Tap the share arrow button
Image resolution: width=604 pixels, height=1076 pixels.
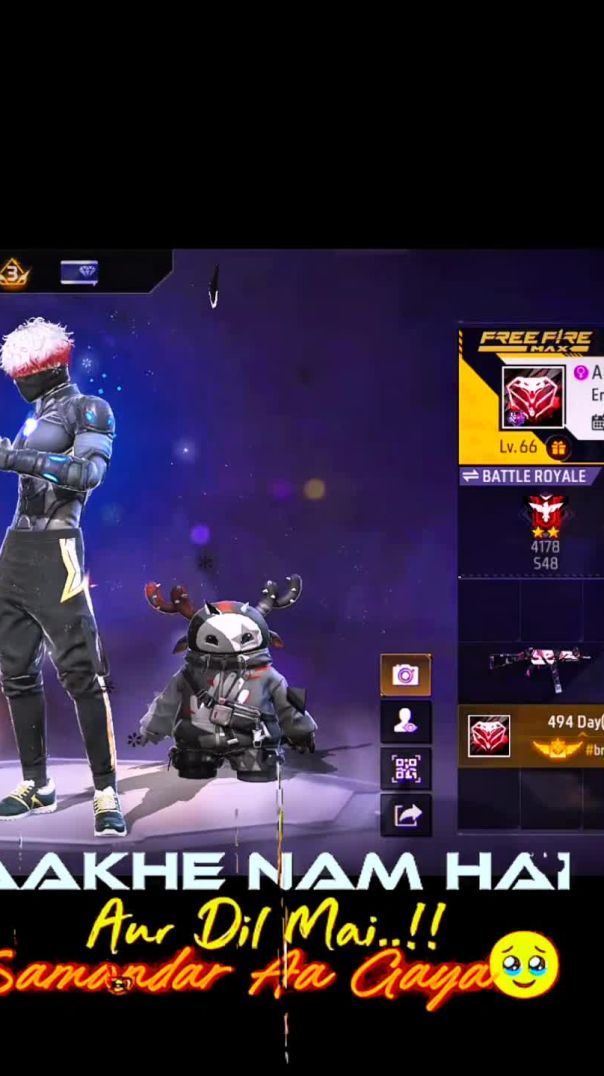pyautogui.click(x=405, y=815)
